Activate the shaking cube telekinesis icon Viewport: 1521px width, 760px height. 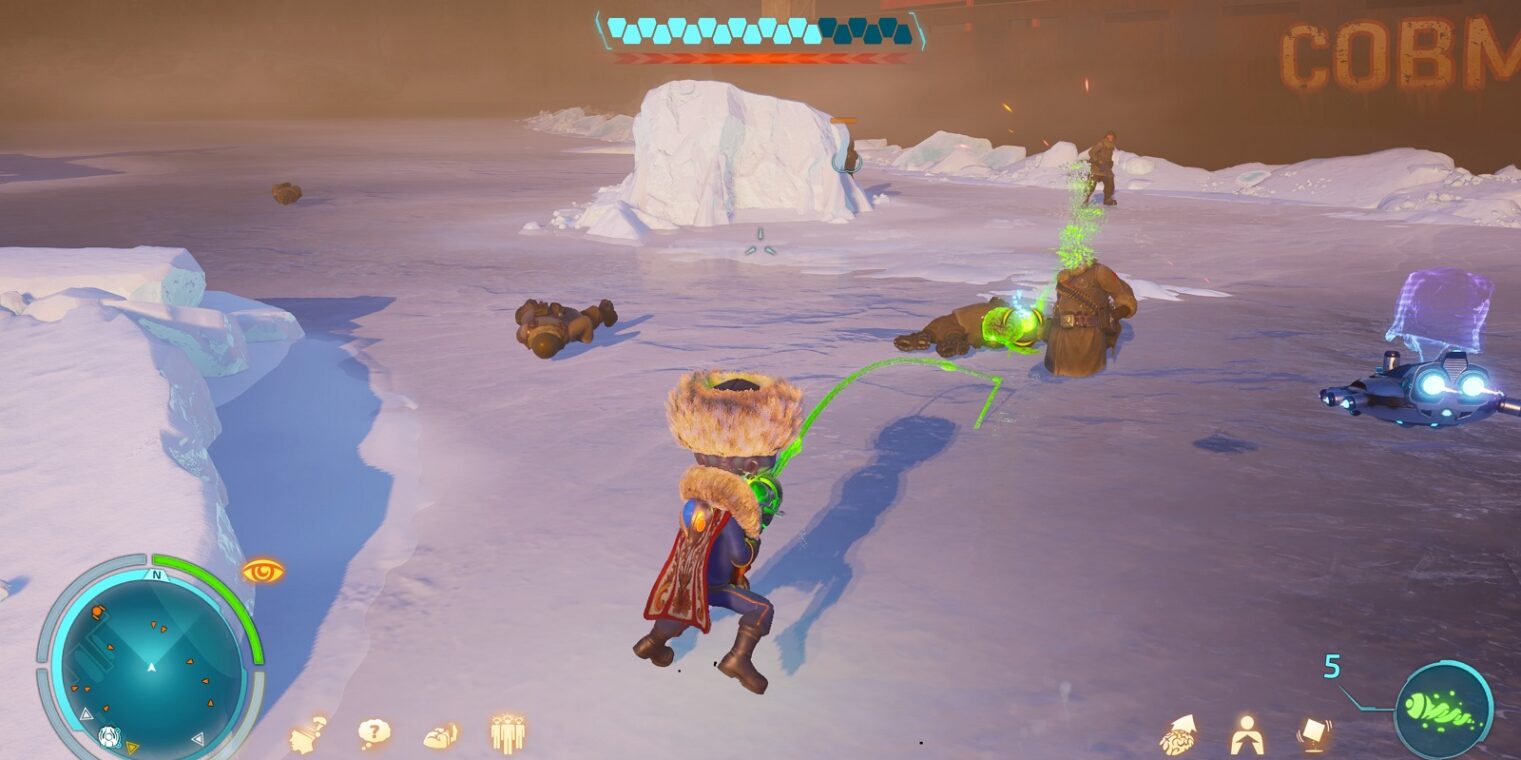1313,735
